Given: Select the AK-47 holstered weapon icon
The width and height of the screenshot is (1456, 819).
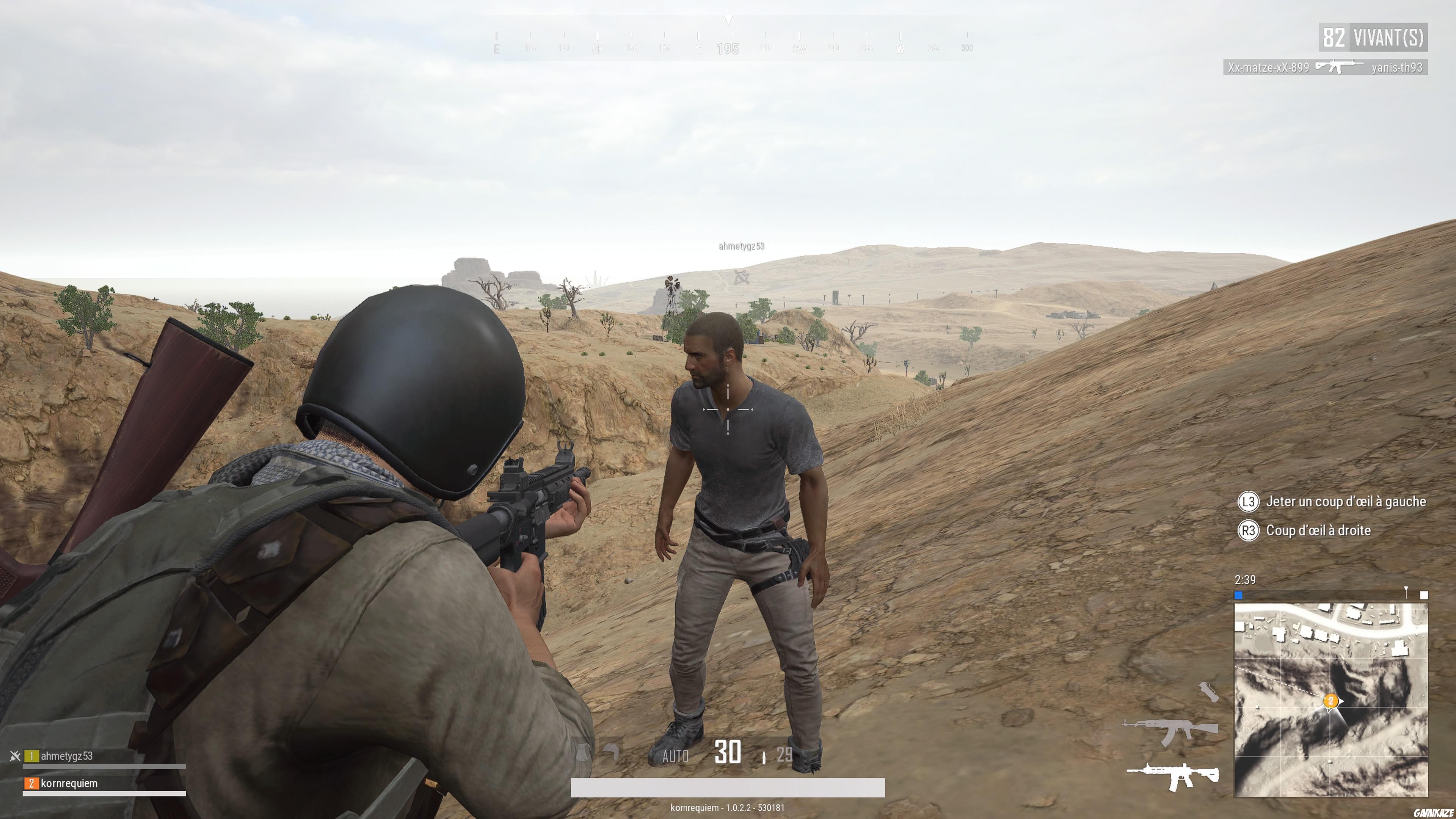Looking at the screenshot, I should click(x=1172, y=731).
